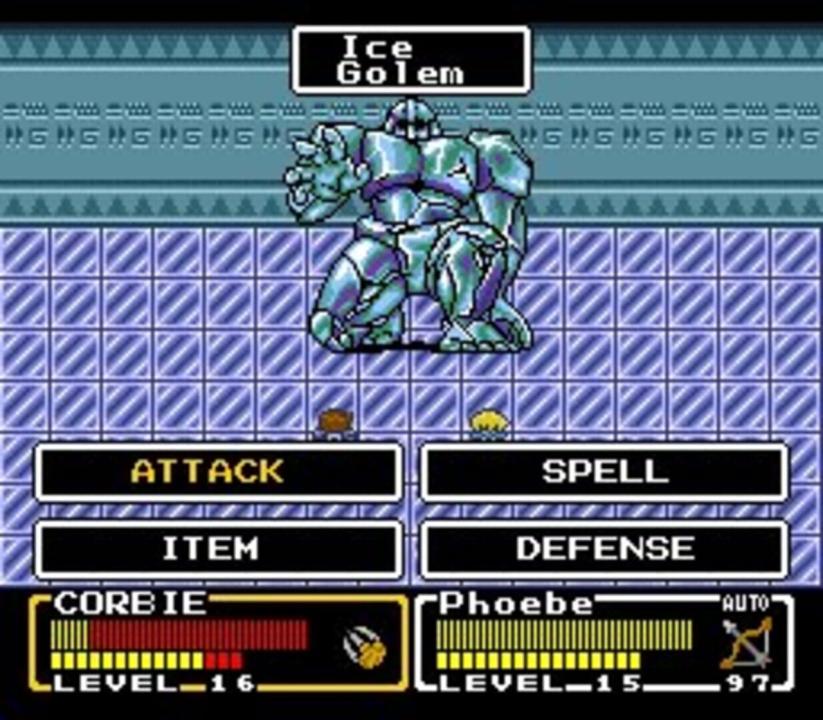Select the SPELL command

coord(603,472)
